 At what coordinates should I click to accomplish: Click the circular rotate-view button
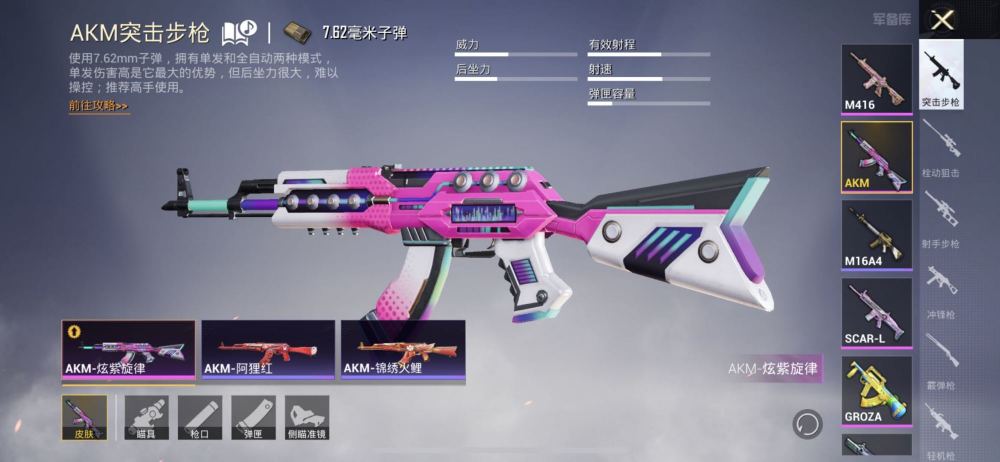(x=807, y=424)
